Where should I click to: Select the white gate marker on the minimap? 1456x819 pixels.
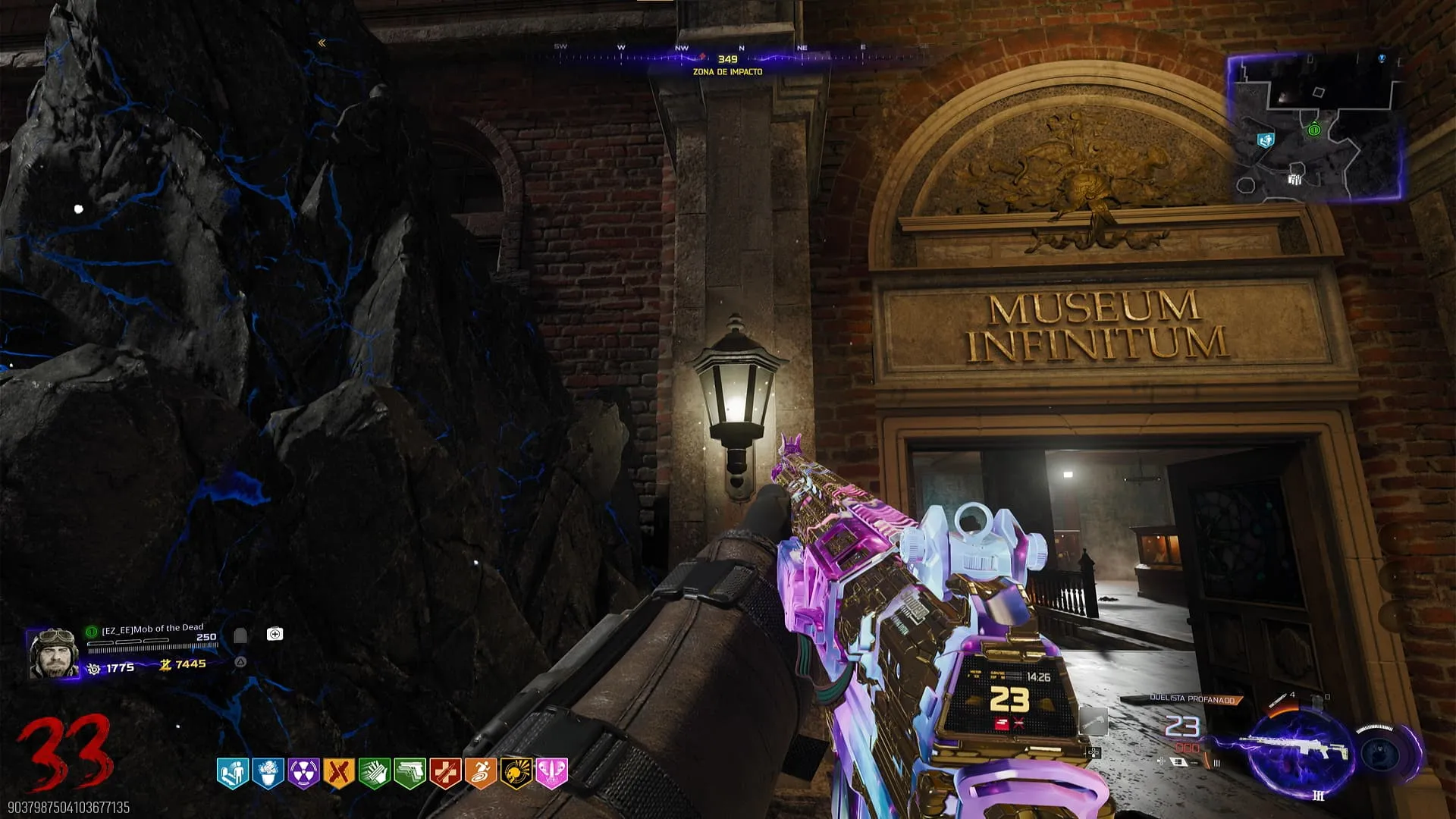(1294, 179)
